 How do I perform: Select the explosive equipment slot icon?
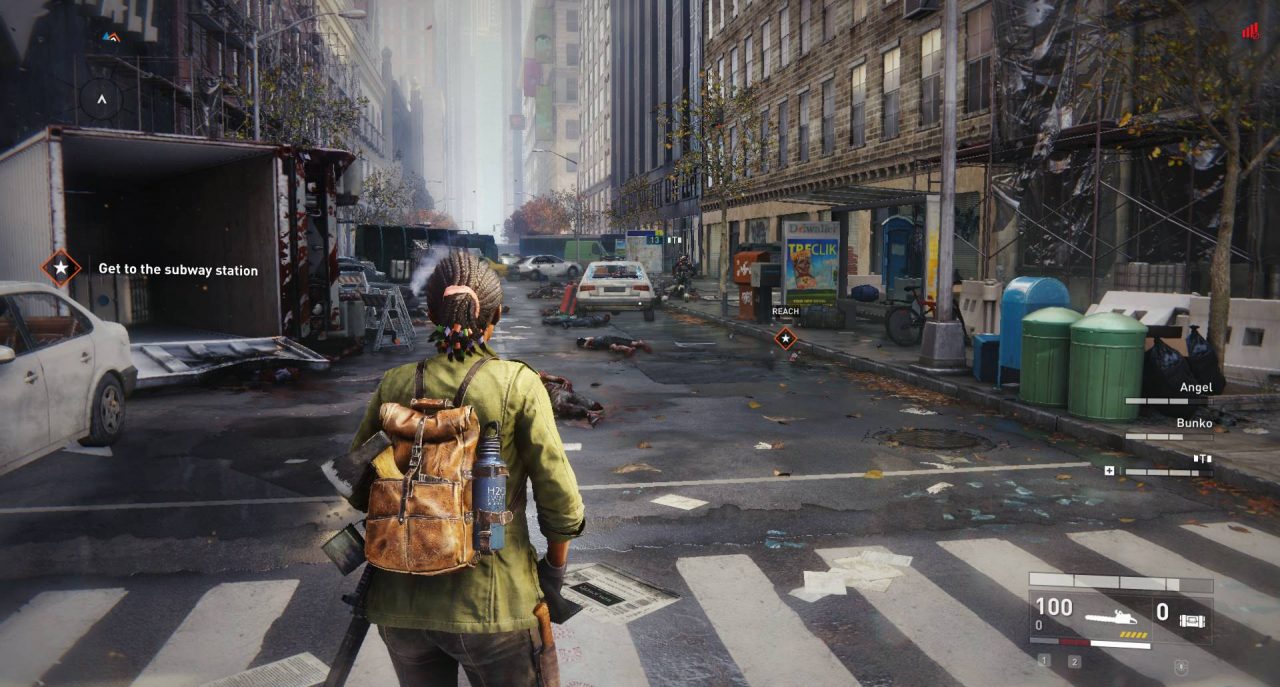[1192, 620]
